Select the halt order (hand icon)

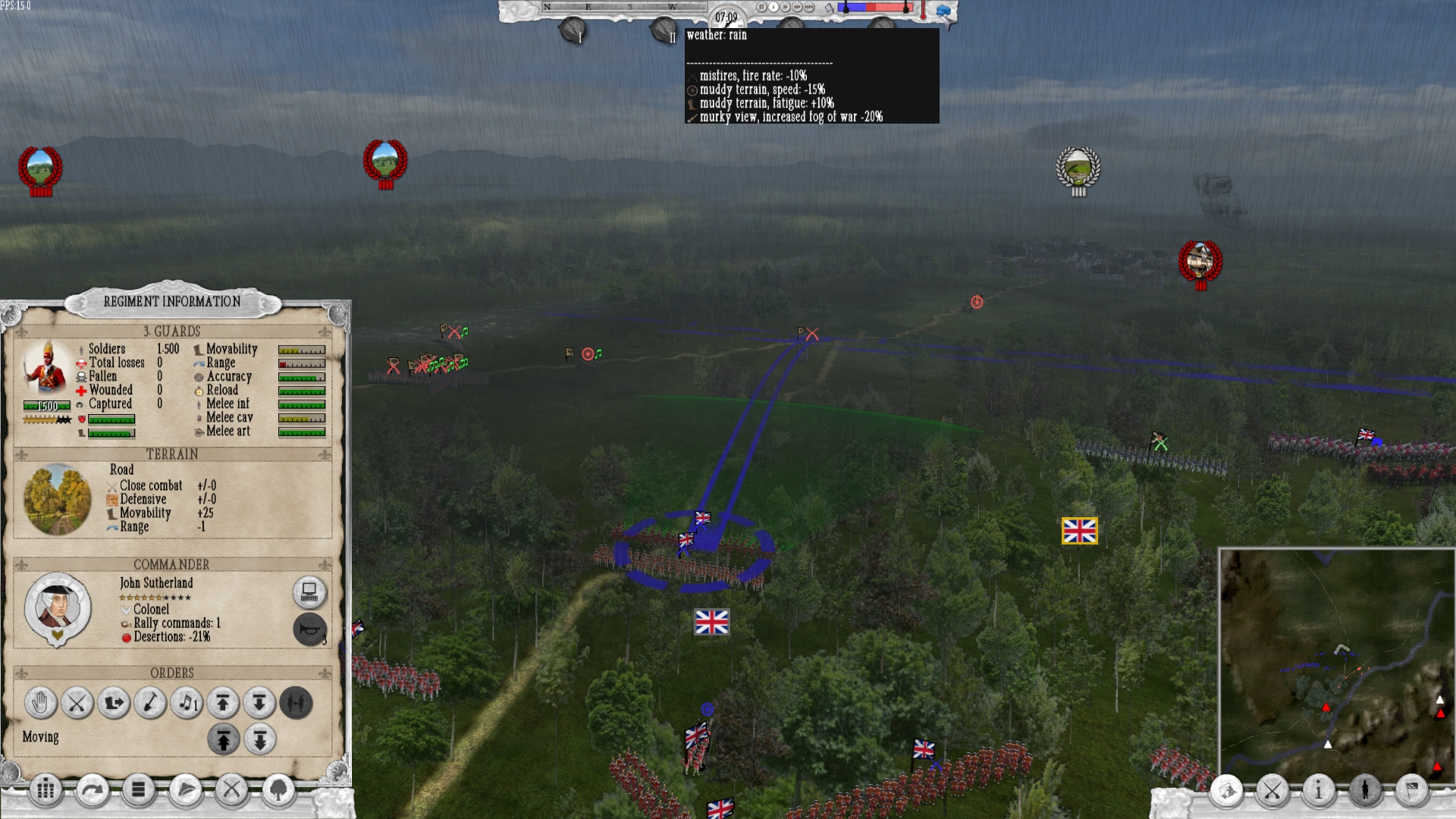pos(39,704)
